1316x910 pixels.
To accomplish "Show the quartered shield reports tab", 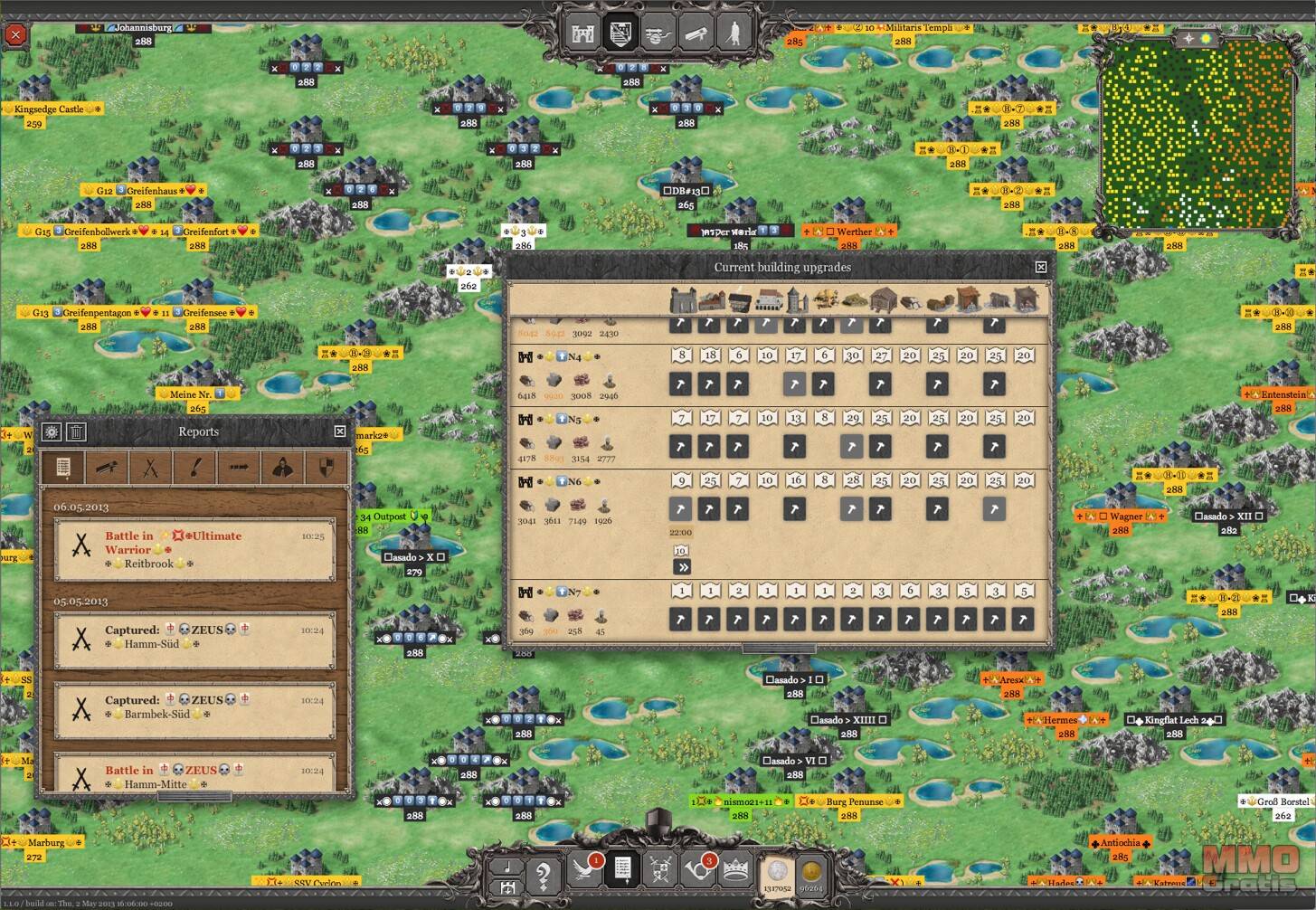I will 327,468.
